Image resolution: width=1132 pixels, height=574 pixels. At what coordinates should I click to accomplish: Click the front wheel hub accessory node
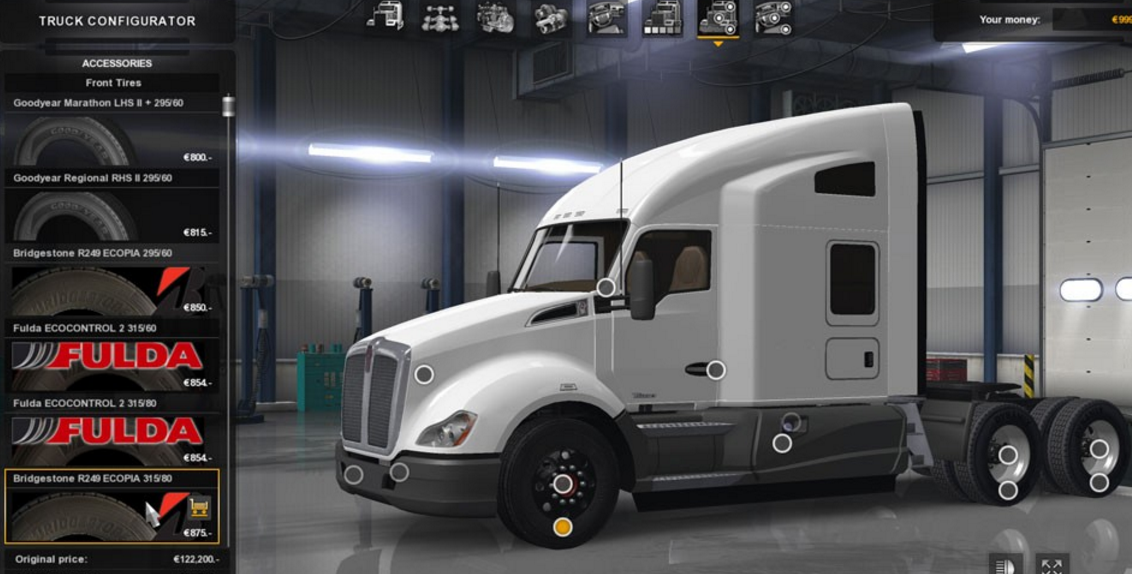pos(562,484)
